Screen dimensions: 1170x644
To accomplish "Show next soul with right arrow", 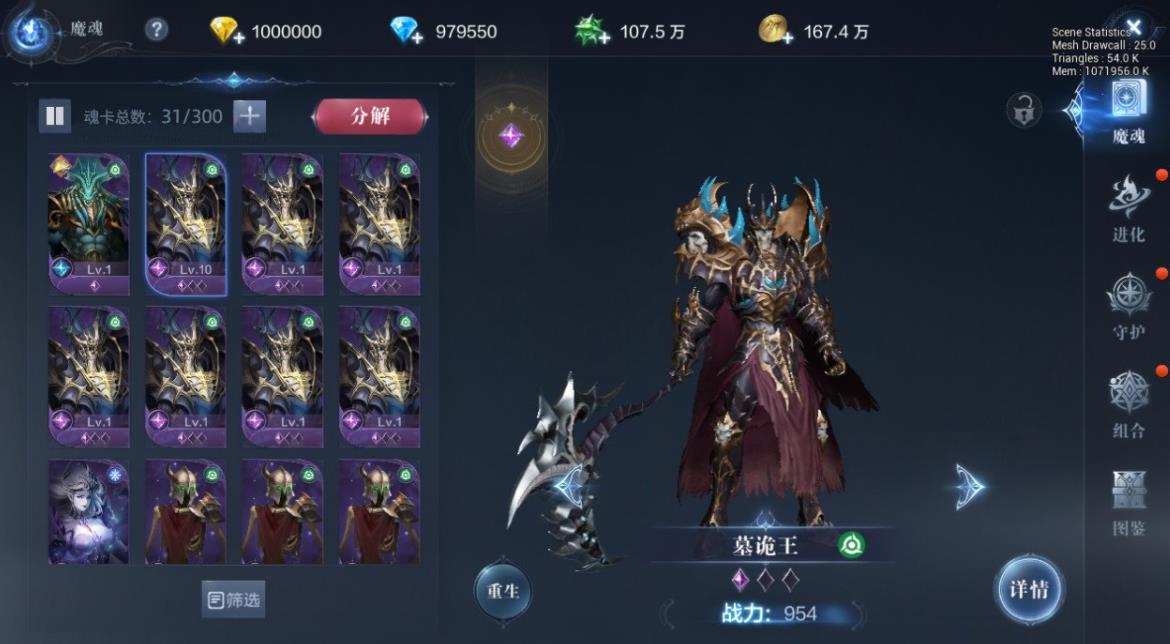I will [968, 487].
